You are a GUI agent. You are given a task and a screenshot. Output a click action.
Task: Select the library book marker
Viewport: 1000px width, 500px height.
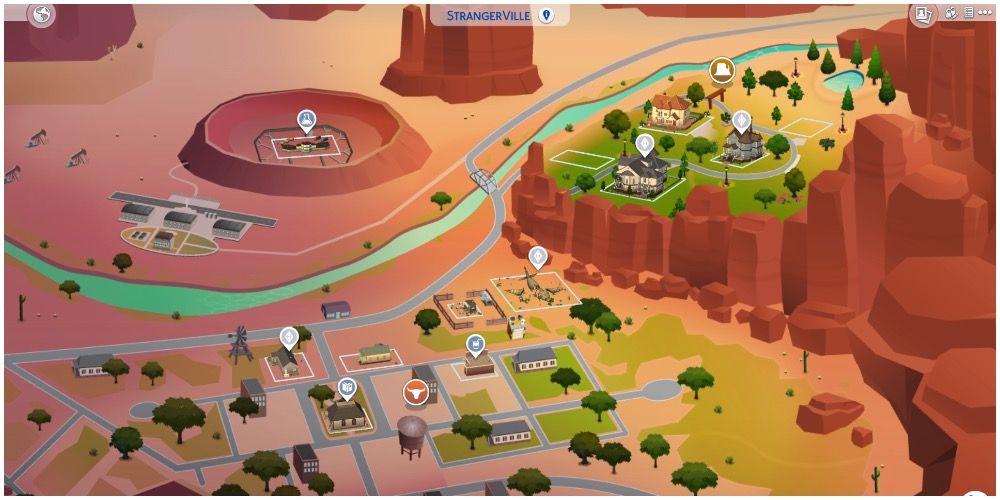click(x=347, y=387)
